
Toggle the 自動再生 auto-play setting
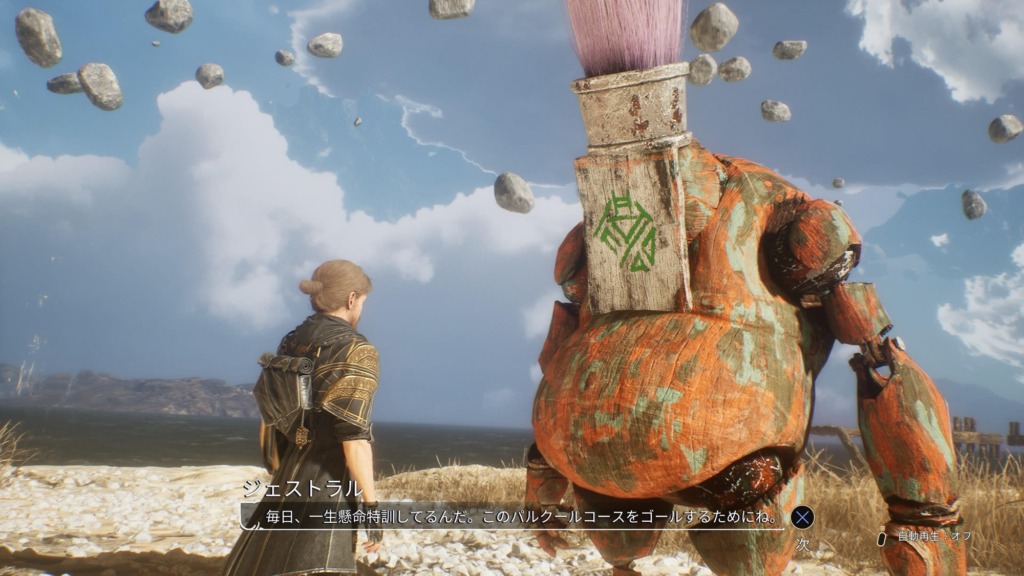tap(926, 537)
